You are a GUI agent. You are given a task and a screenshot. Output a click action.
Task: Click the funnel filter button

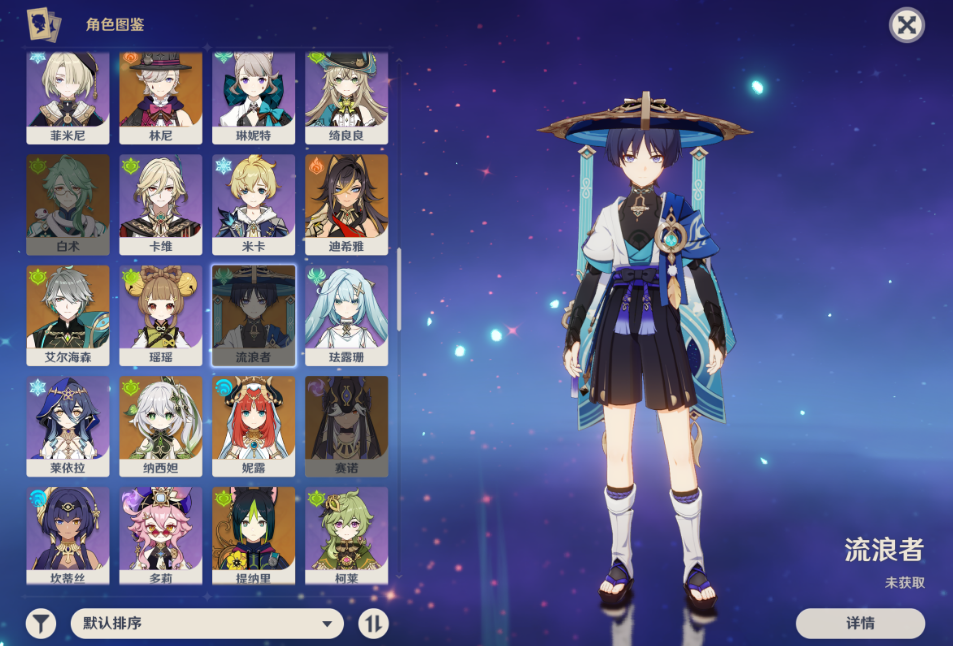(x=41, y=624)
